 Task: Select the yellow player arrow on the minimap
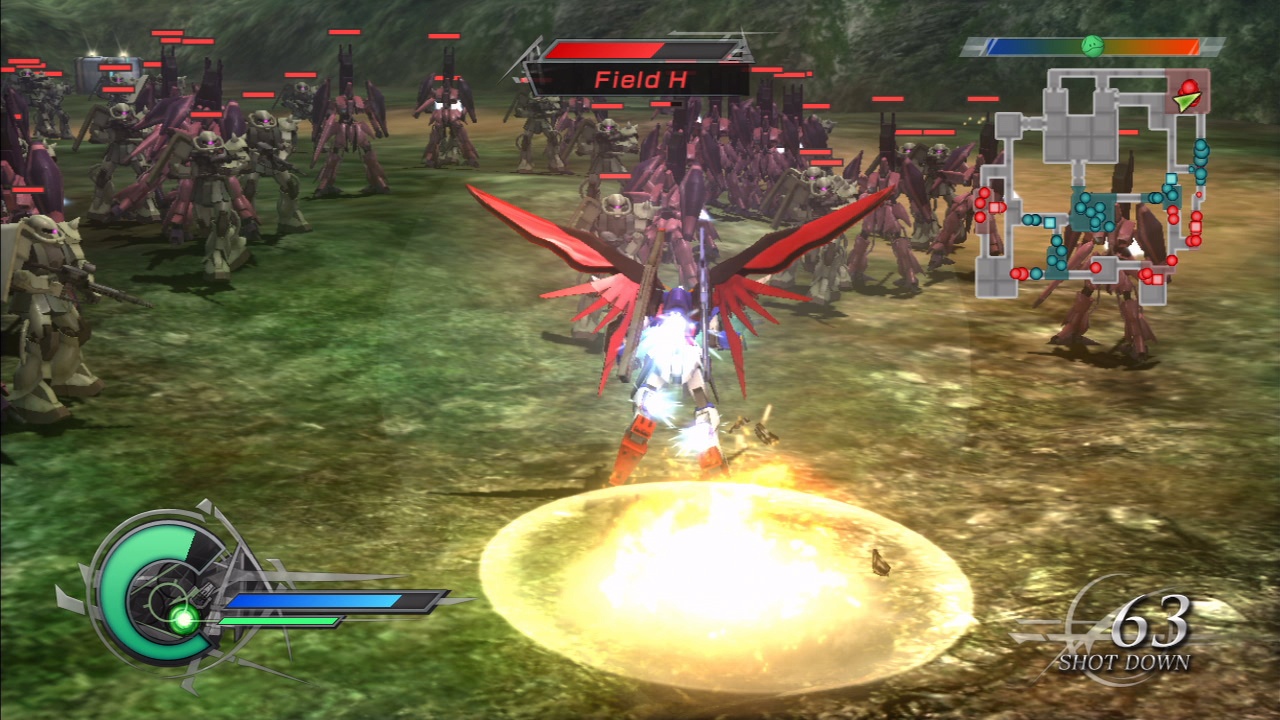coord(1186,101)
